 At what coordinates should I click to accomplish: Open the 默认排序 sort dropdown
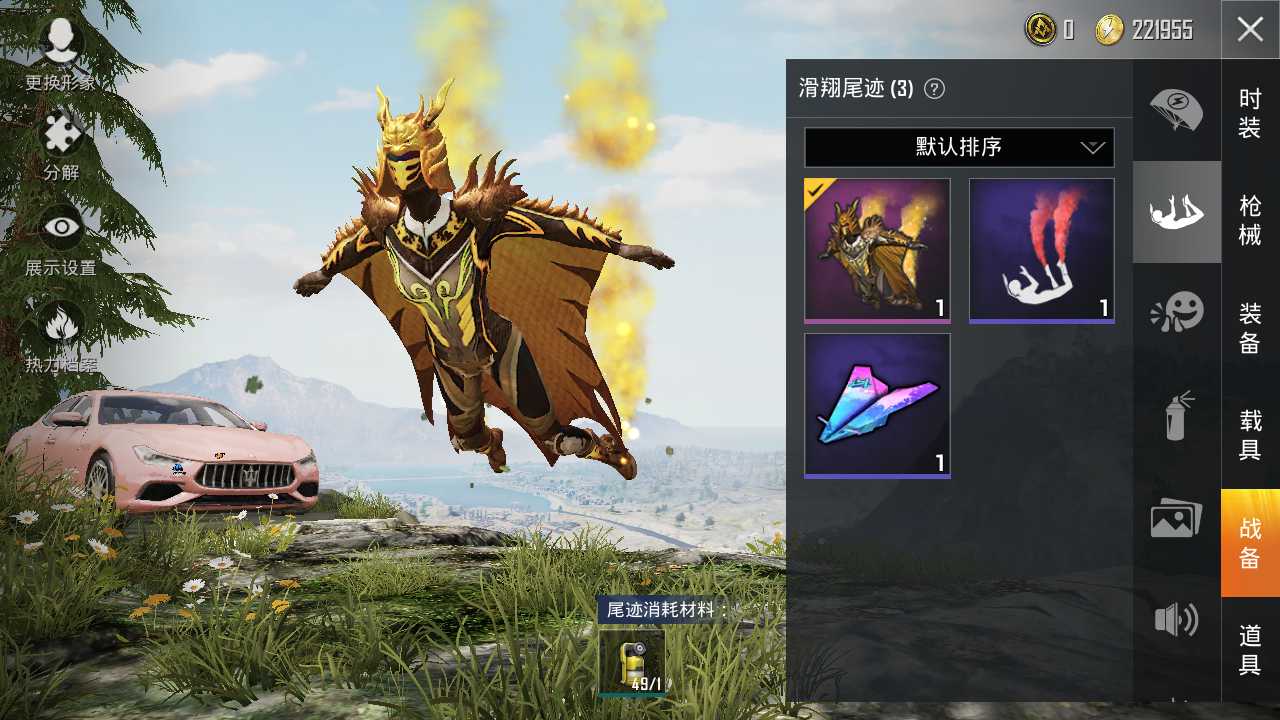click(x=959, y=147)
